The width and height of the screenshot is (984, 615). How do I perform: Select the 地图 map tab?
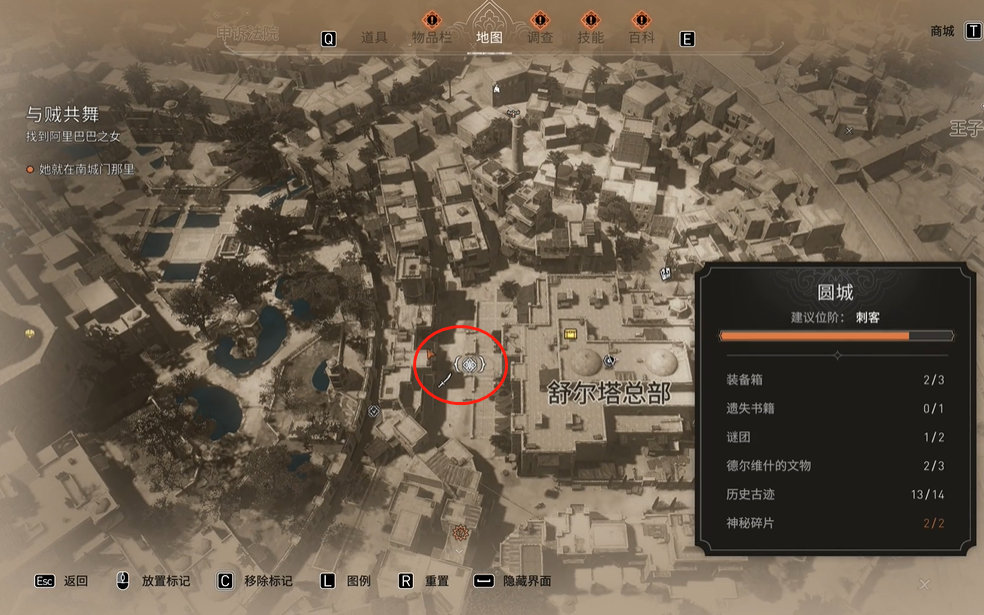coord(489,38)
